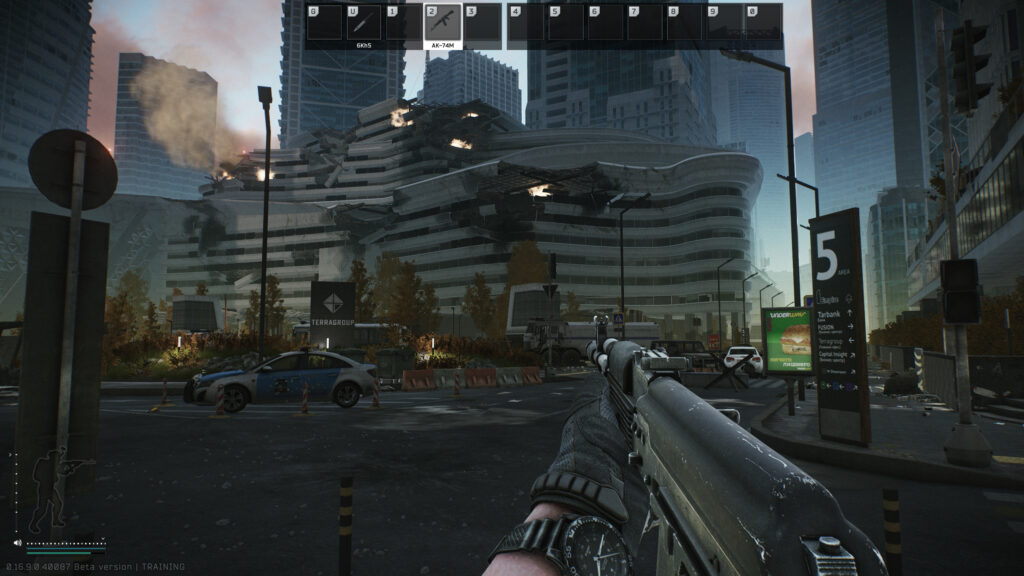Select the AK-74M weapon slot
Screen dimensions: 1024x576
pos(443,22)
